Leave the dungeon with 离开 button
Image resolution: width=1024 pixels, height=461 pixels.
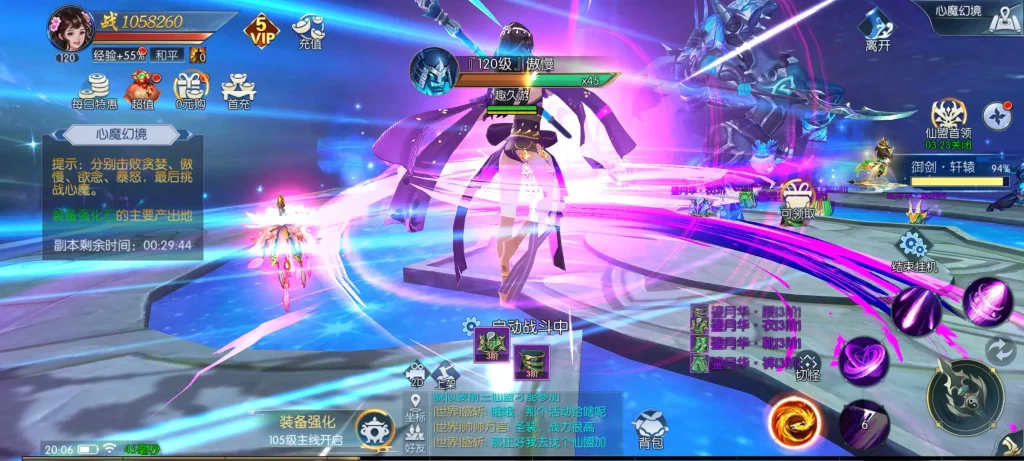878,30
